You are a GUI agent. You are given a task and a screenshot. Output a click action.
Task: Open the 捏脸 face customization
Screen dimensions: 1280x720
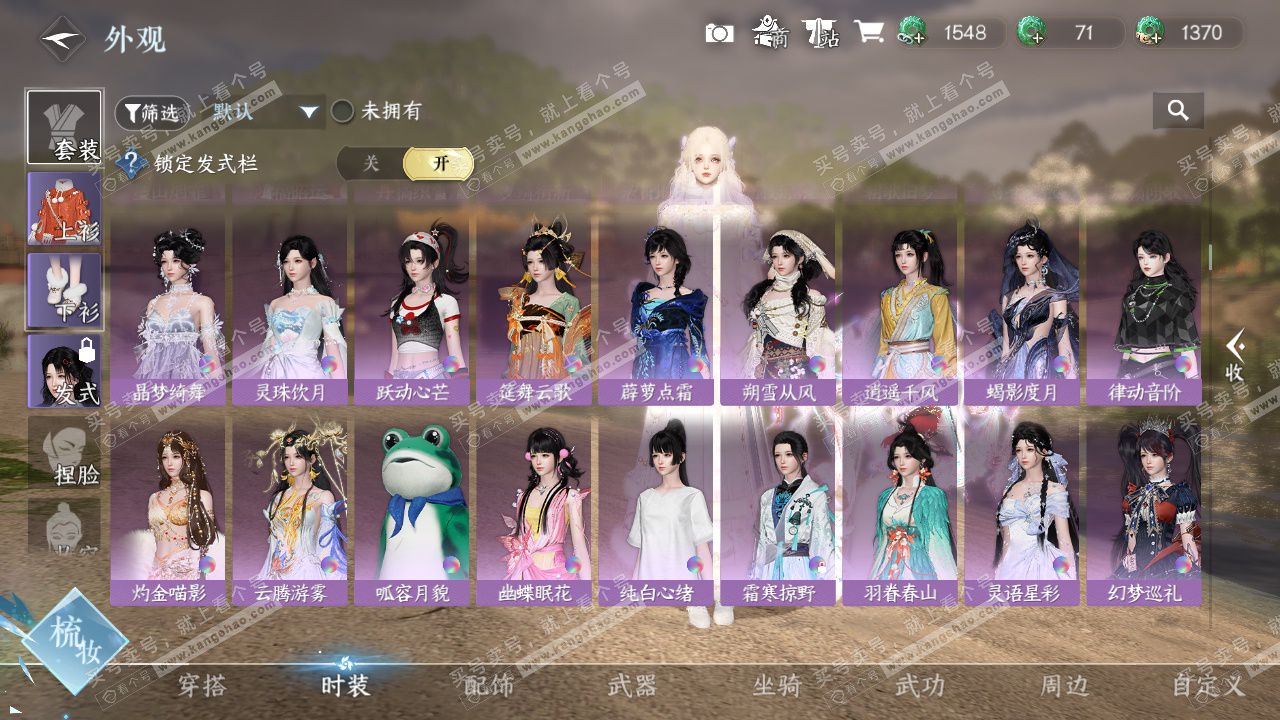tap(65, 452)
